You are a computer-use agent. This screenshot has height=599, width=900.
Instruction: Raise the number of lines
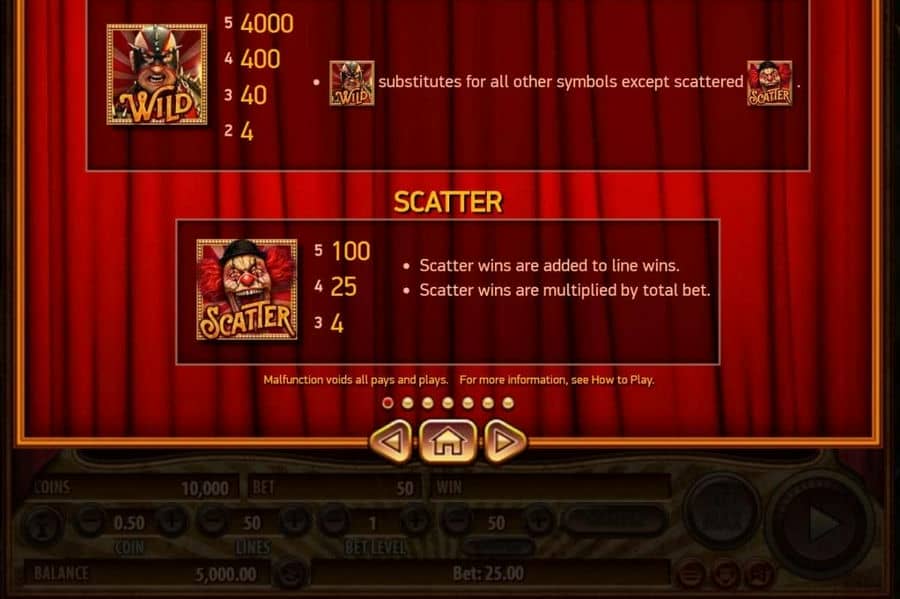click(x=292, y=521)
